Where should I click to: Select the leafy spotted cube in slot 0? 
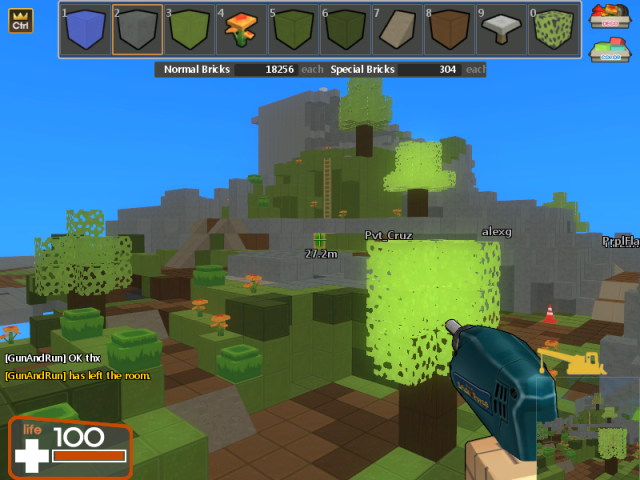pos(553,30)
